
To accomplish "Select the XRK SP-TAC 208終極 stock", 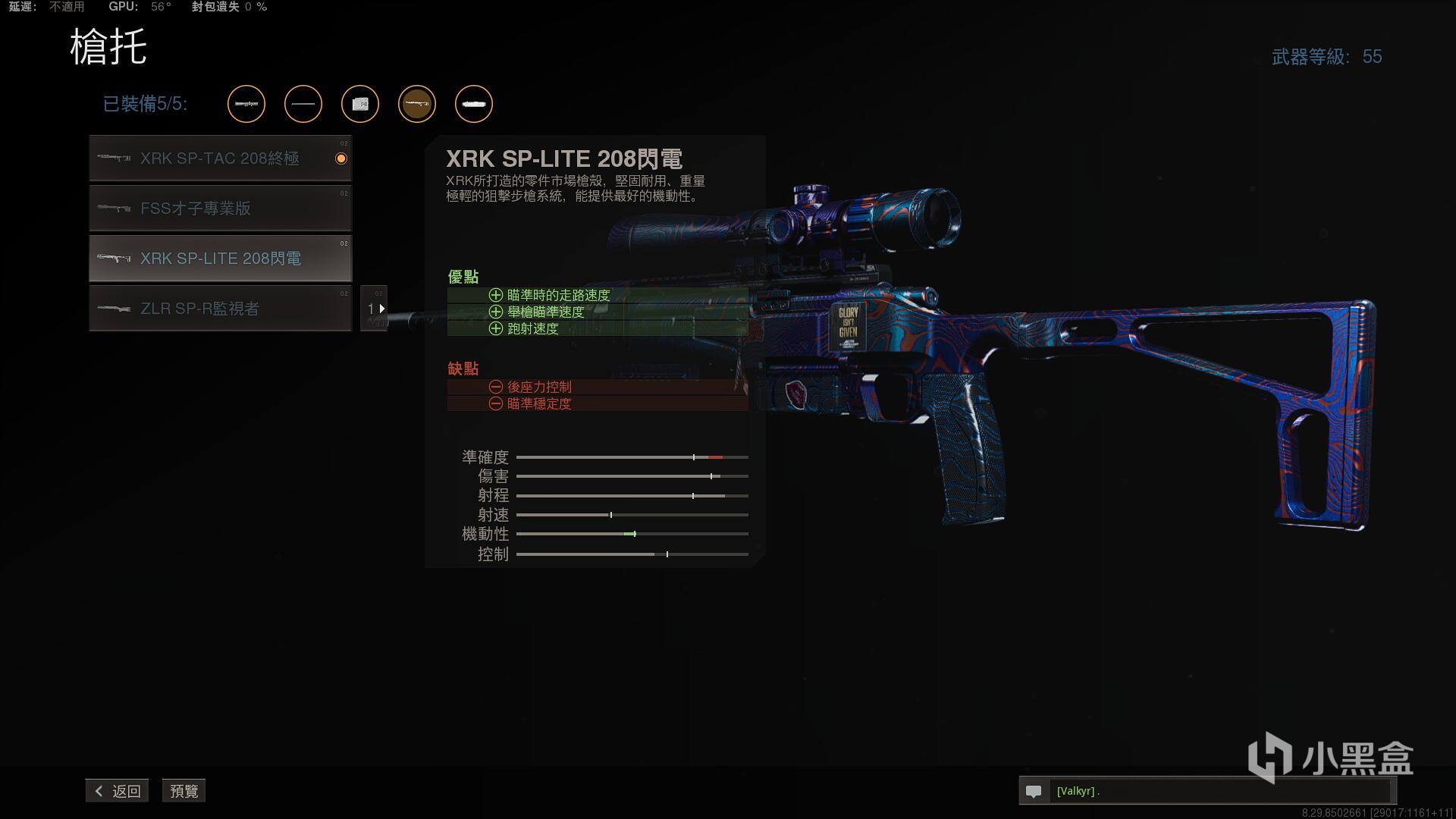I will click(x=220, y=158).
